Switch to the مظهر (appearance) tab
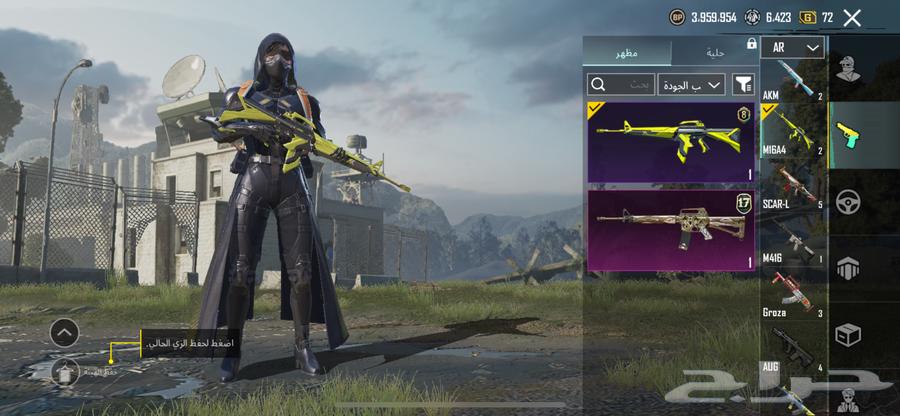Image resolution: width=900 pixels, height=416 pixels. point(627,52)
